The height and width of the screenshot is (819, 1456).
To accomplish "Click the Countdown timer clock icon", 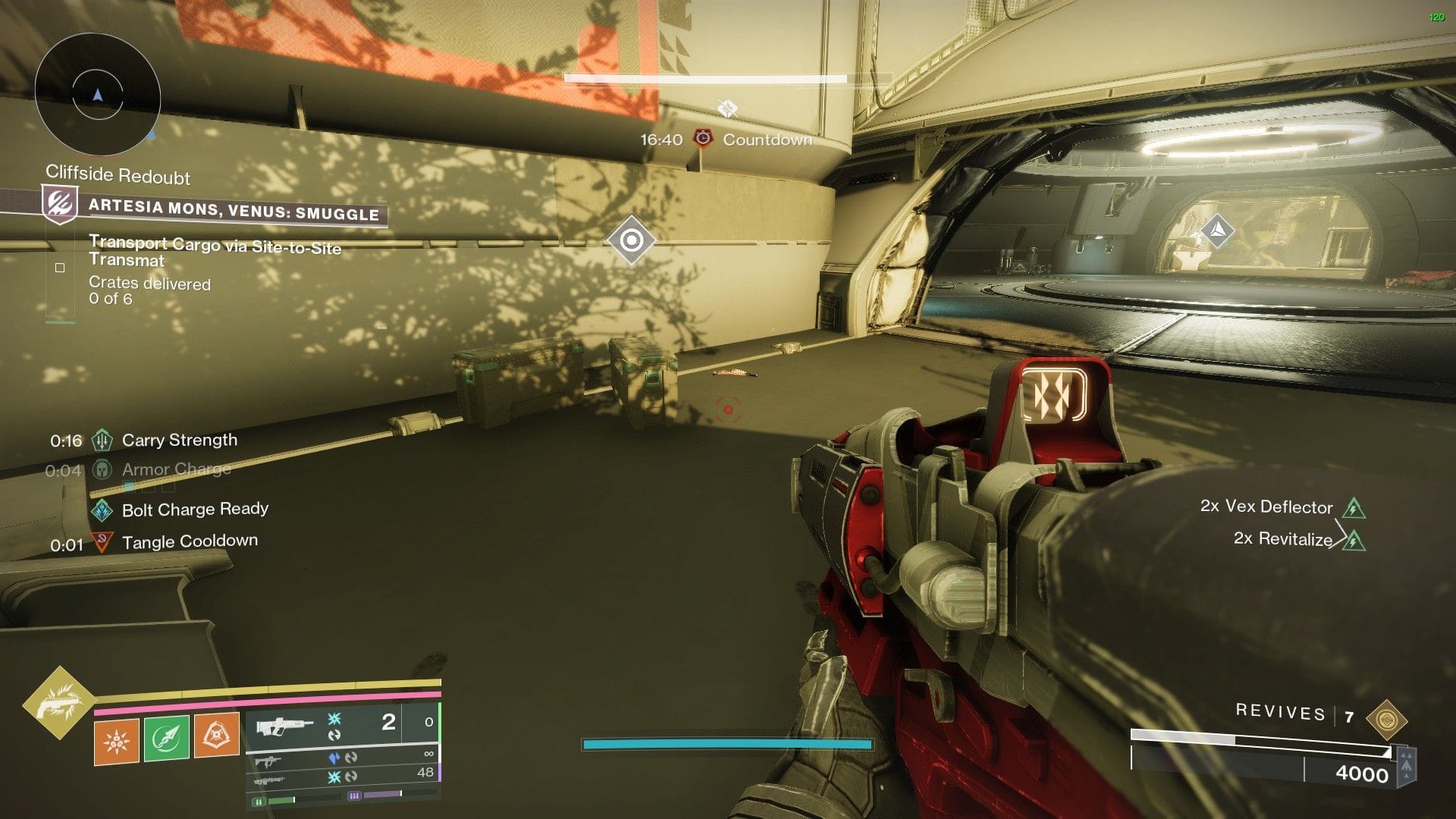I will pos(704,139).
